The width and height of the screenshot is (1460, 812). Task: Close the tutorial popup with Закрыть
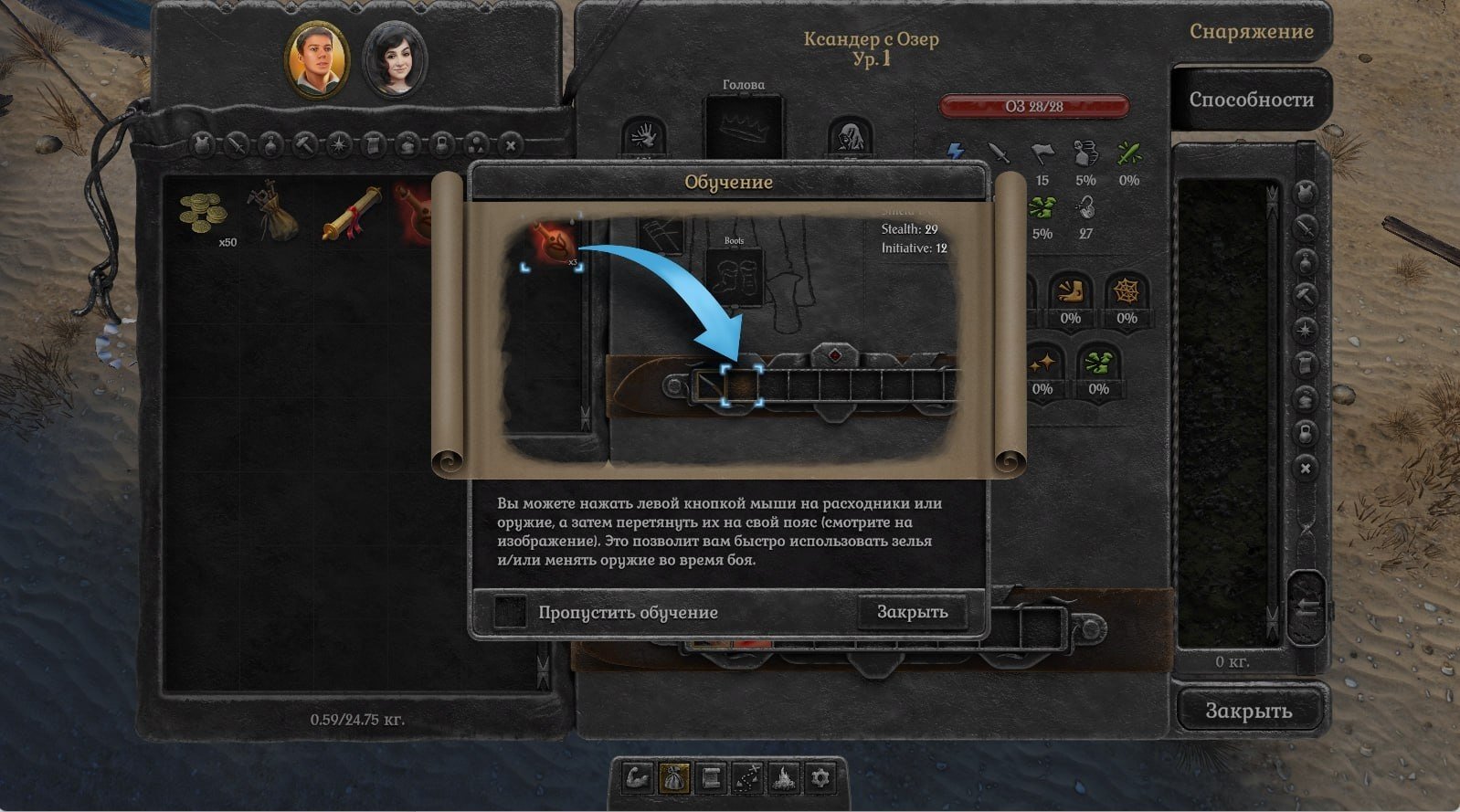[911, 612]
